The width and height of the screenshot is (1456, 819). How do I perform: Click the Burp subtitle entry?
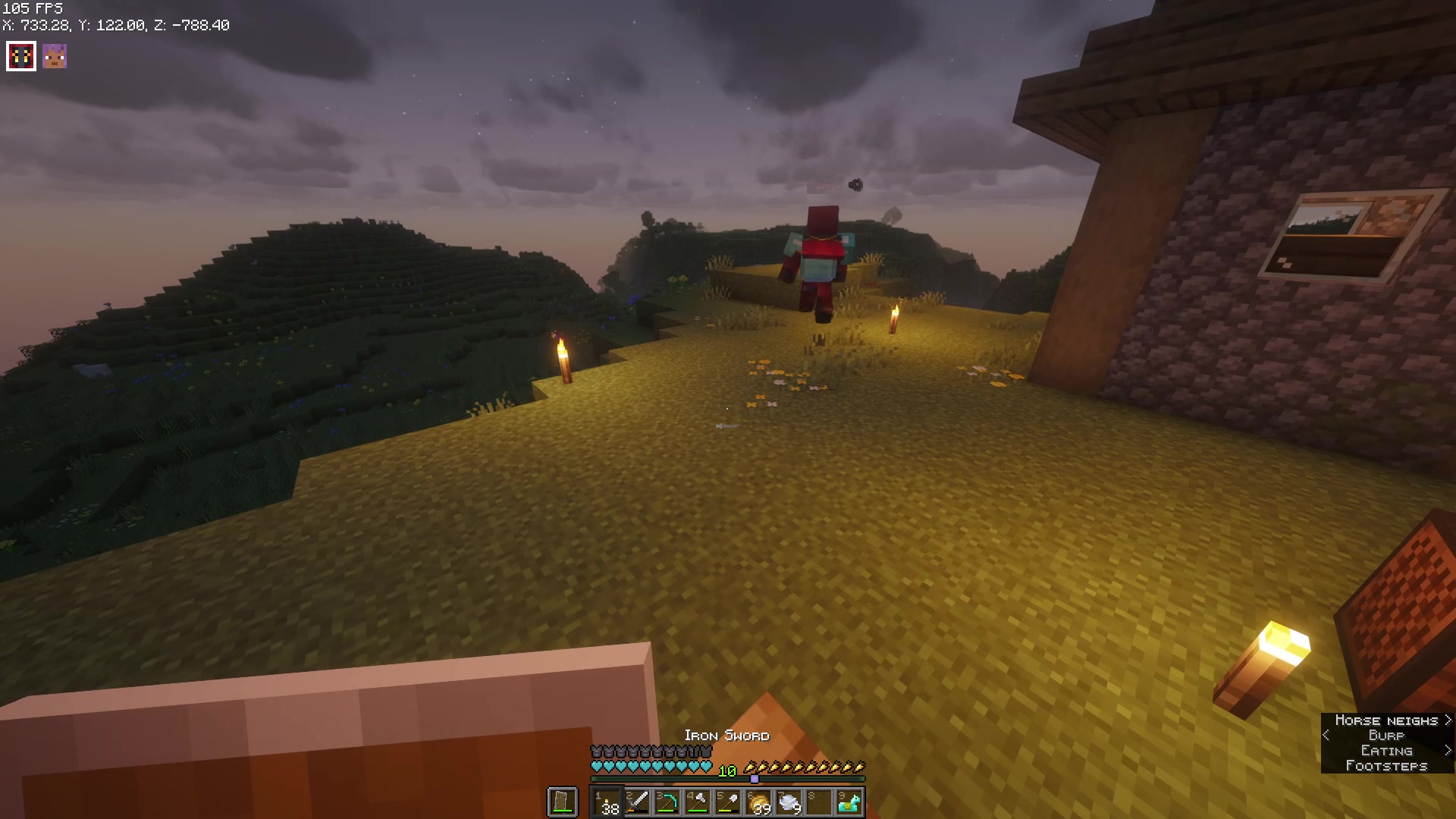coord(1385,736)
